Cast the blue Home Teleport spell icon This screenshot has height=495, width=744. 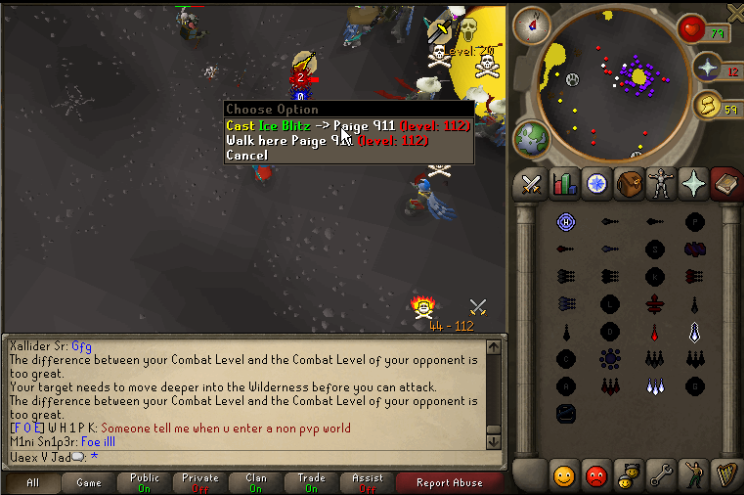565,222
